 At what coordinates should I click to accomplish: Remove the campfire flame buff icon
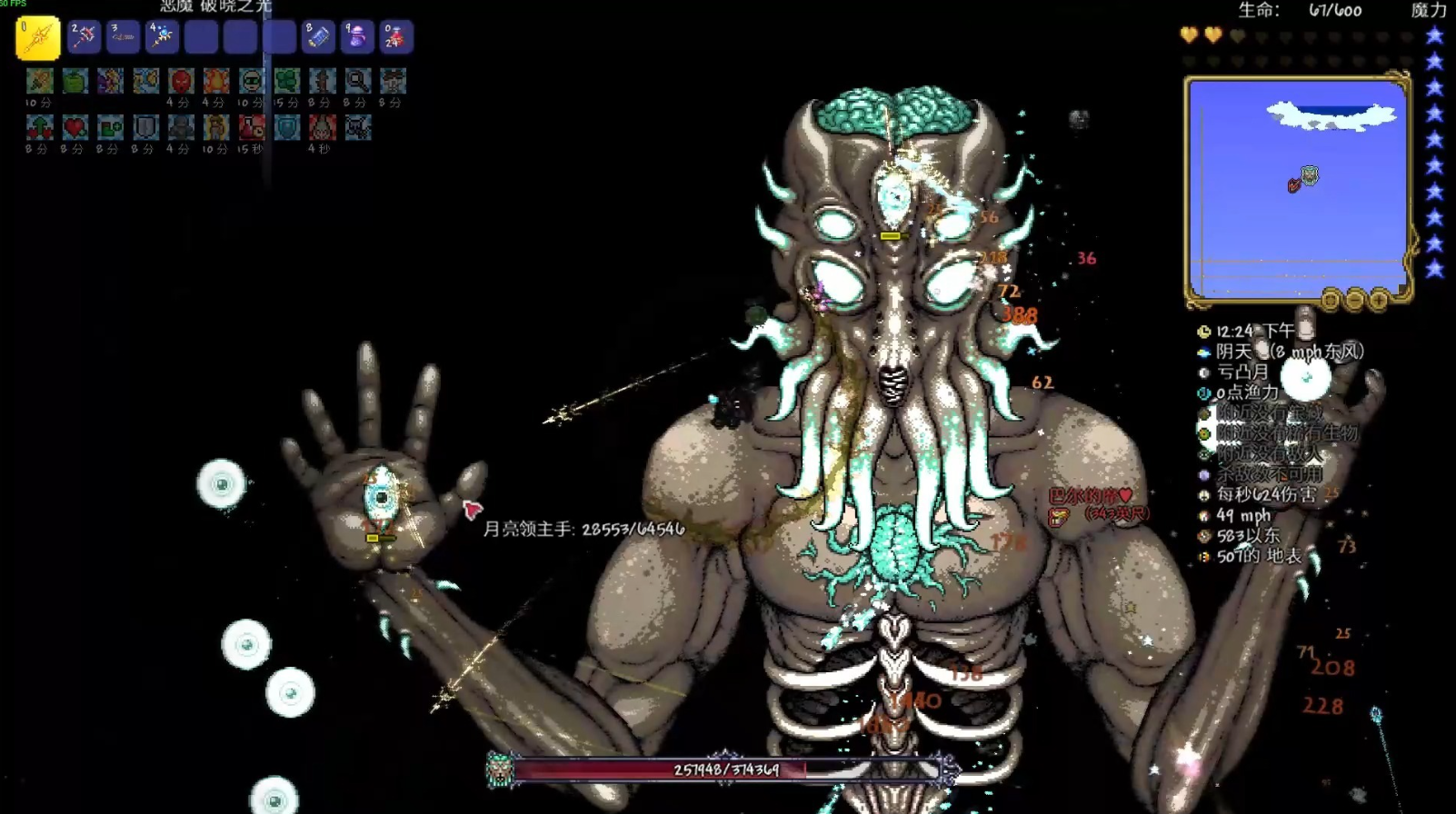coord(216,82)
